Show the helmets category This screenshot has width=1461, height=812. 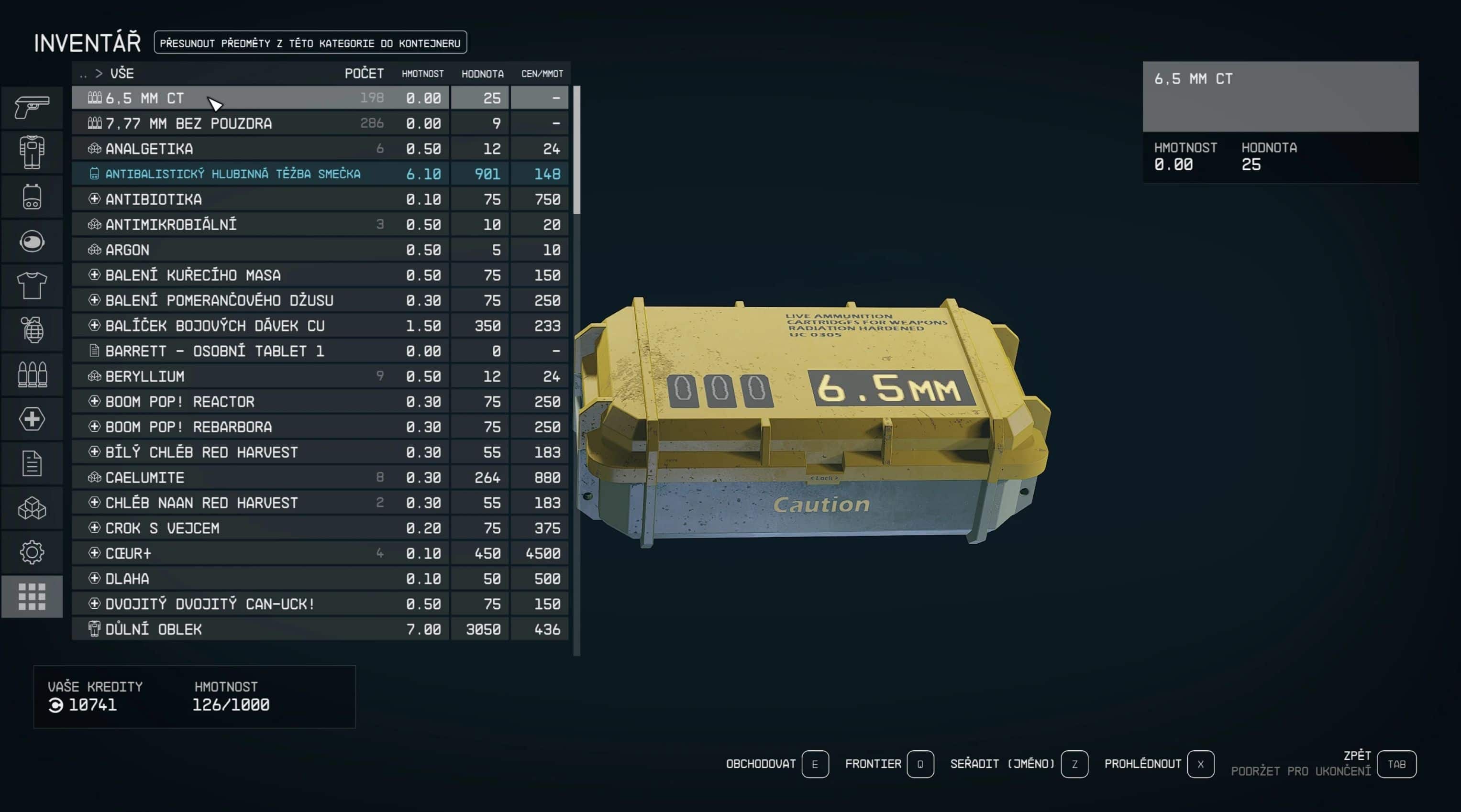click(32, 241)
